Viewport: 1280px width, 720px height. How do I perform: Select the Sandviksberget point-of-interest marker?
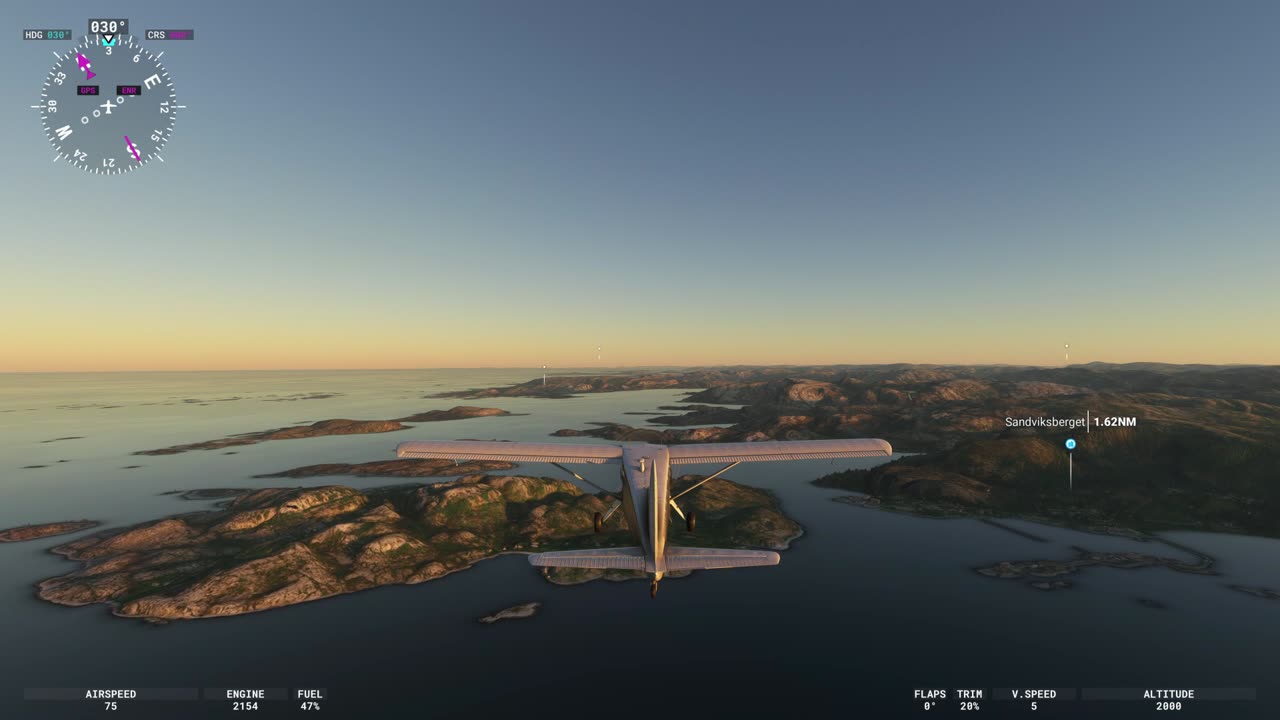[1070, 444]
